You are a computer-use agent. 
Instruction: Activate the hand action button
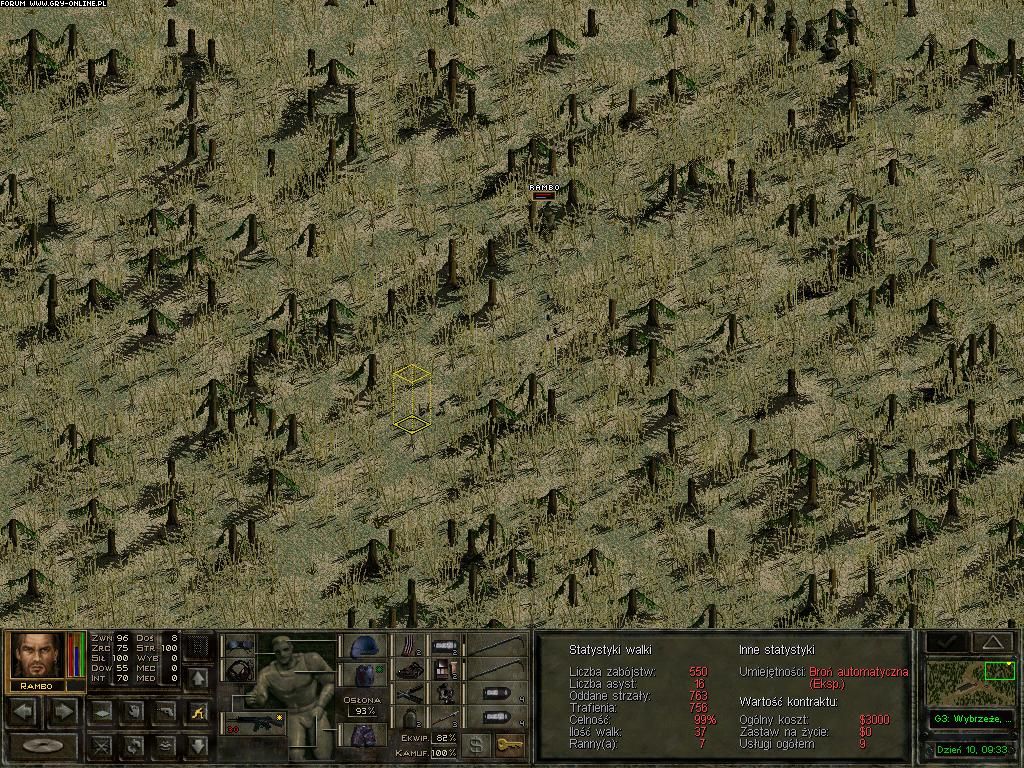click(134, 712)
